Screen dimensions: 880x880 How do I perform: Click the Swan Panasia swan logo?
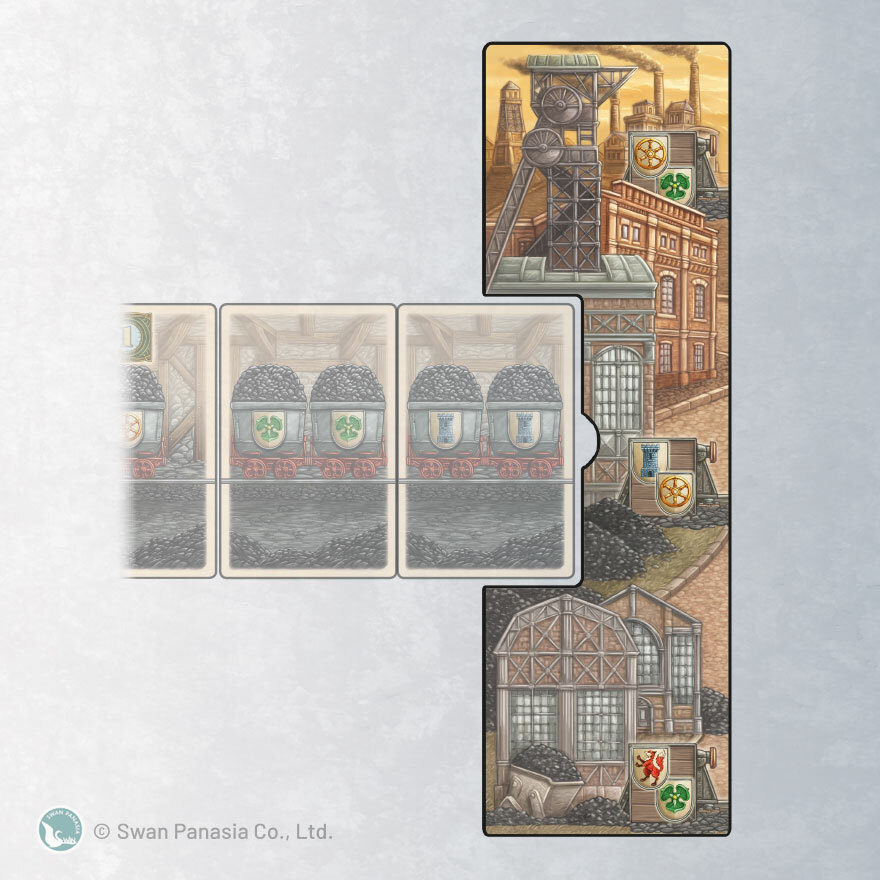coord(60,829)
